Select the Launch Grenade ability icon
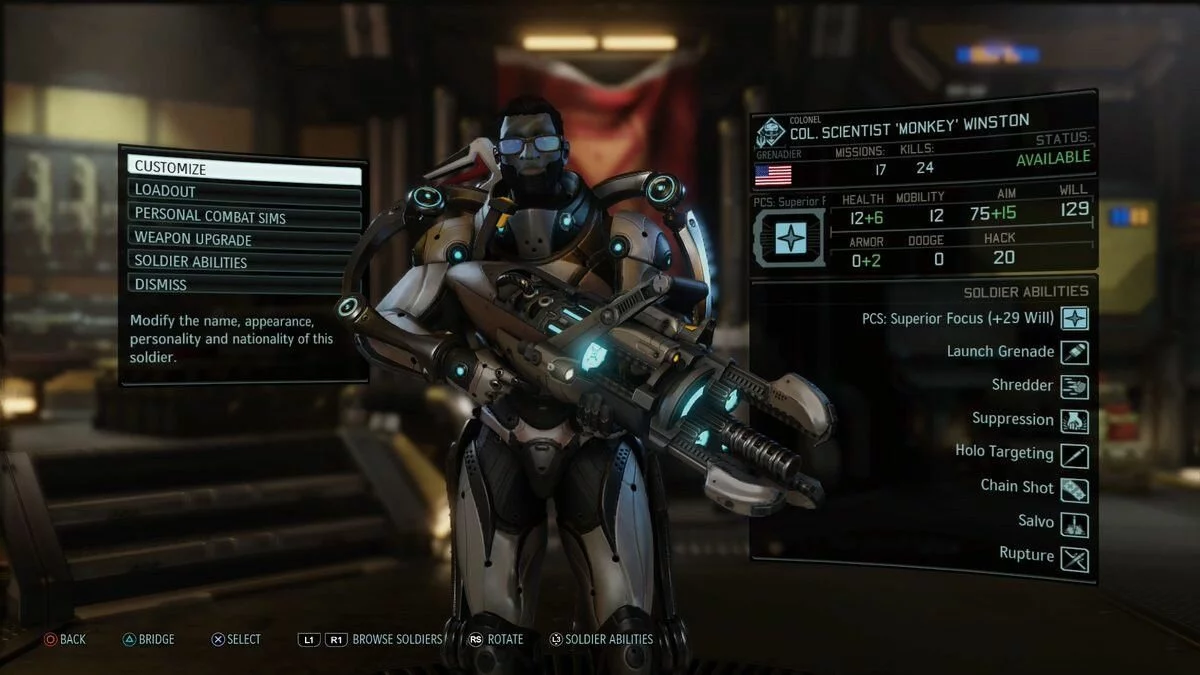This screenshot has height=675, width=1200. coord(1075,352)
